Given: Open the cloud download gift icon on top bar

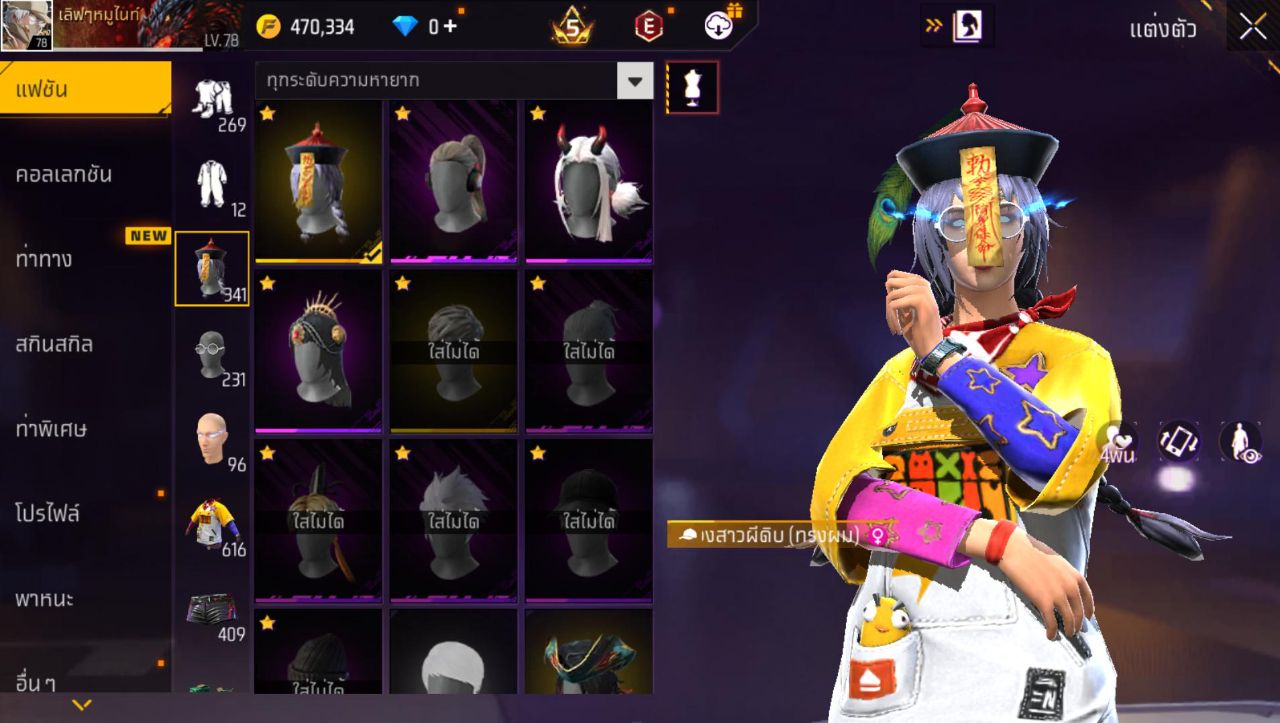Looking at the screenshot, I should [x=716, y=26].
